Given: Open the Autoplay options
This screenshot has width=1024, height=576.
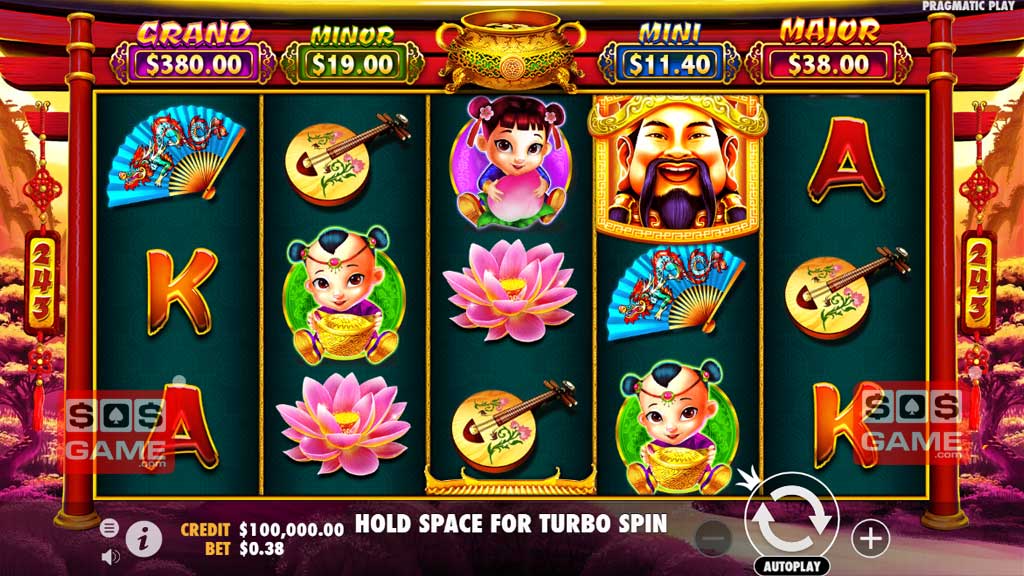Looking at the screenshot, I should pyautogui.click(x=791, y=565).
